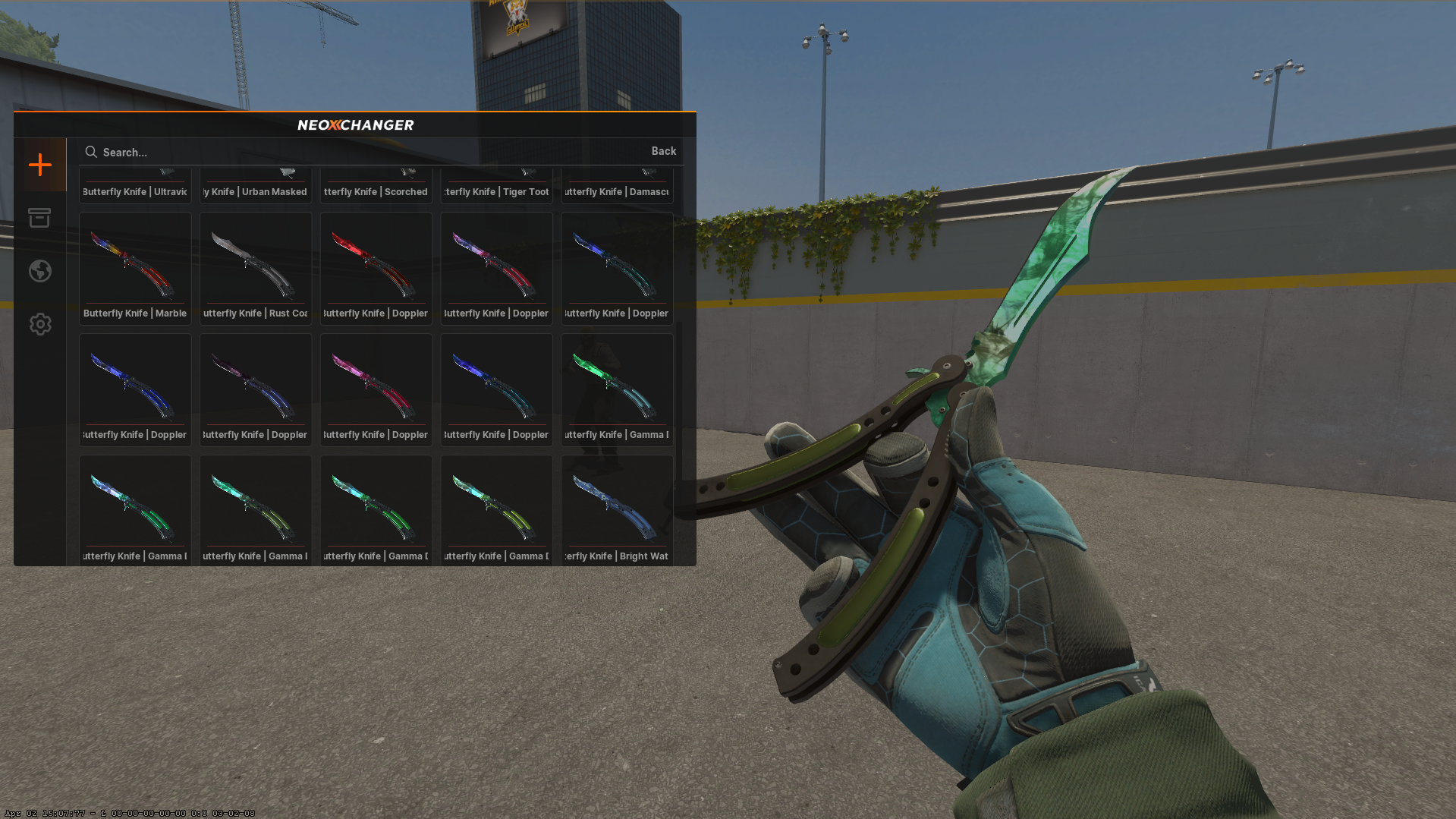Open the inventory archive panel
1456x819 pixels.
click(40, 218)
